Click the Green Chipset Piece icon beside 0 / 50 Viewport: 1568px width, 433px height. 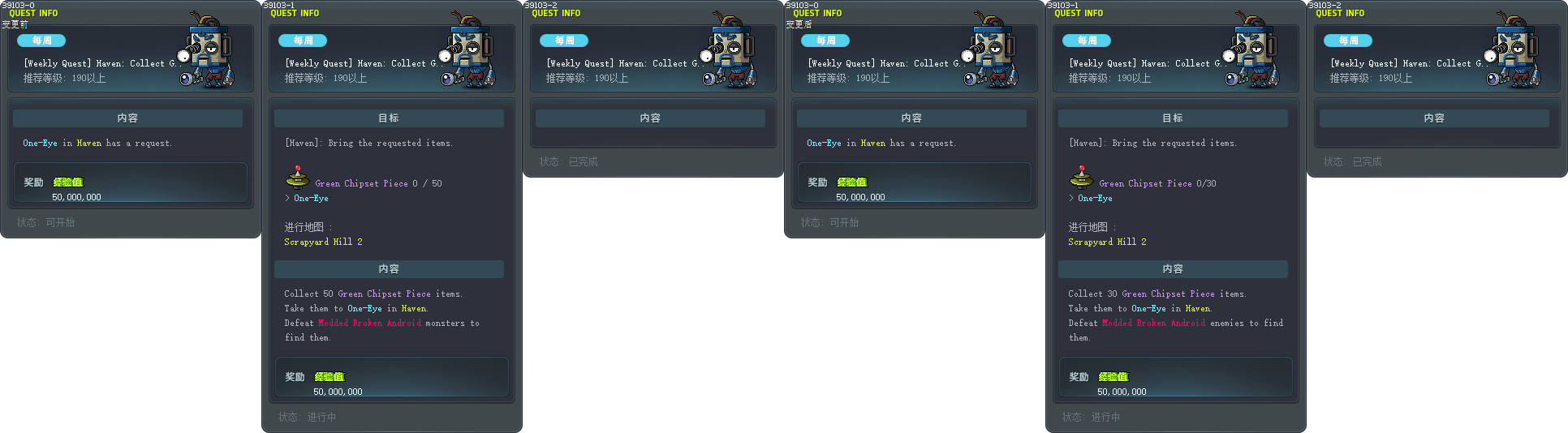pos(297,177)
